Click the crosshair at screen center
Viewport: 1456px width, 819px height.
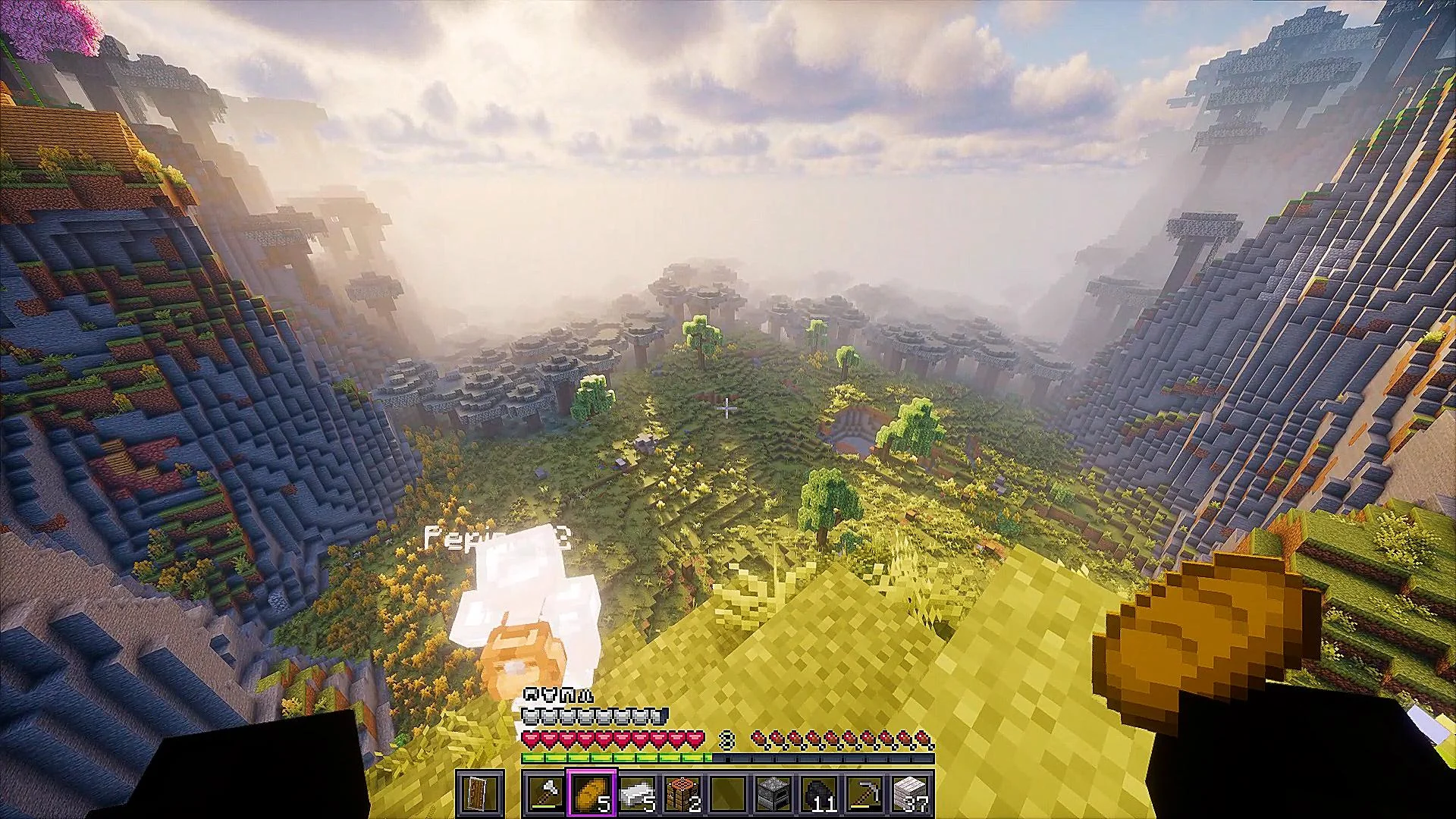pyautogui.click(x=726, y=409)
